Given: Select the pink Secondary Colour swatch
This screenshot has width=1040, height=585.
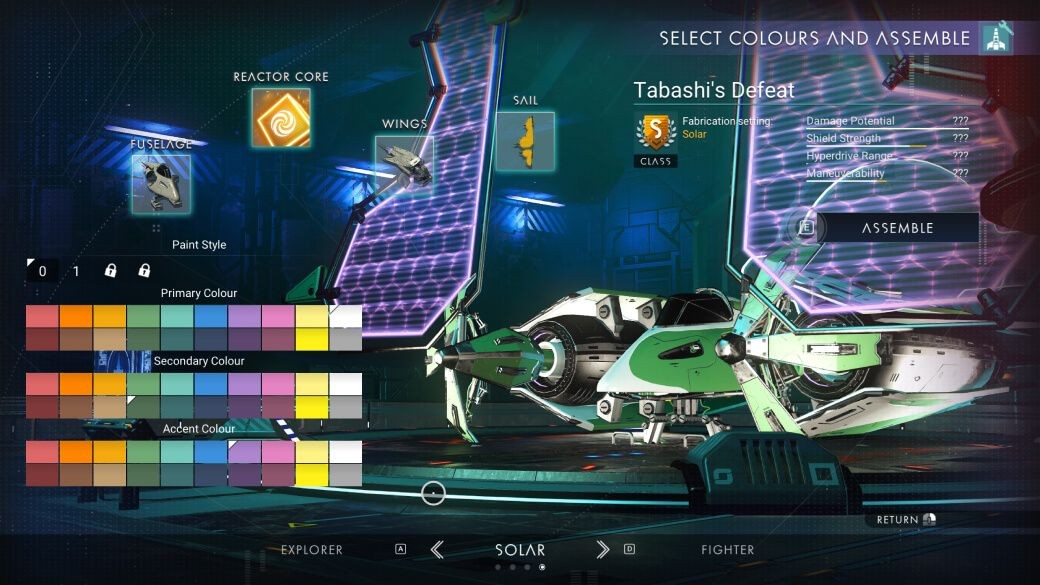Looking at the screenshot, I should tap(278, 384).
